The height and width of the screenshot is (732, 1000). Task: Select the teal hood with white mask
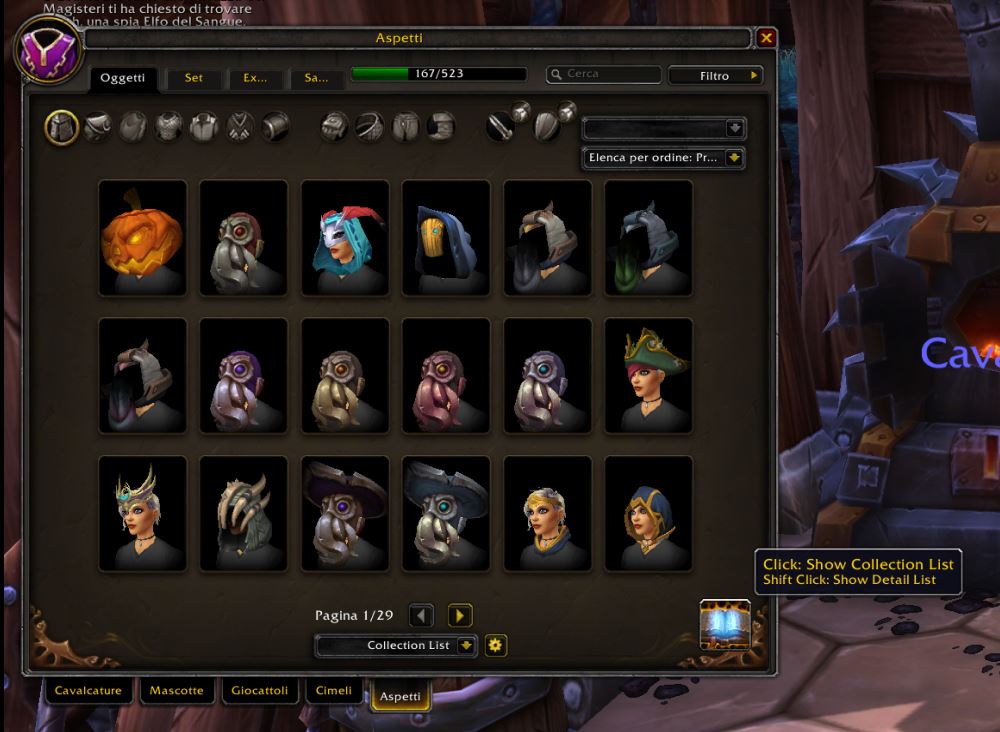coord(345,238)
